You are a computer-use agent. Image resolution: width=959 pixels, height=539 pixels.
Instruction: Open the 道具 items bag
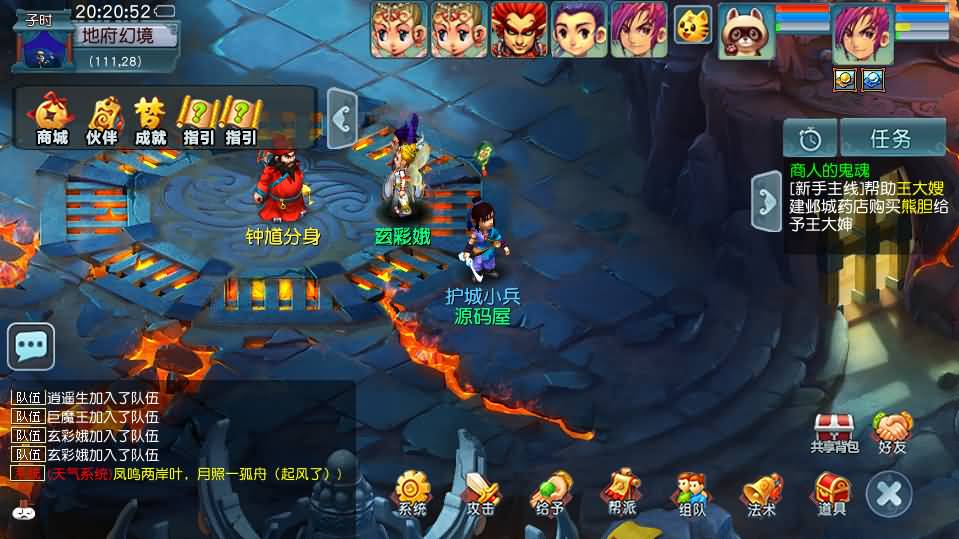click(x=832, y=493)
